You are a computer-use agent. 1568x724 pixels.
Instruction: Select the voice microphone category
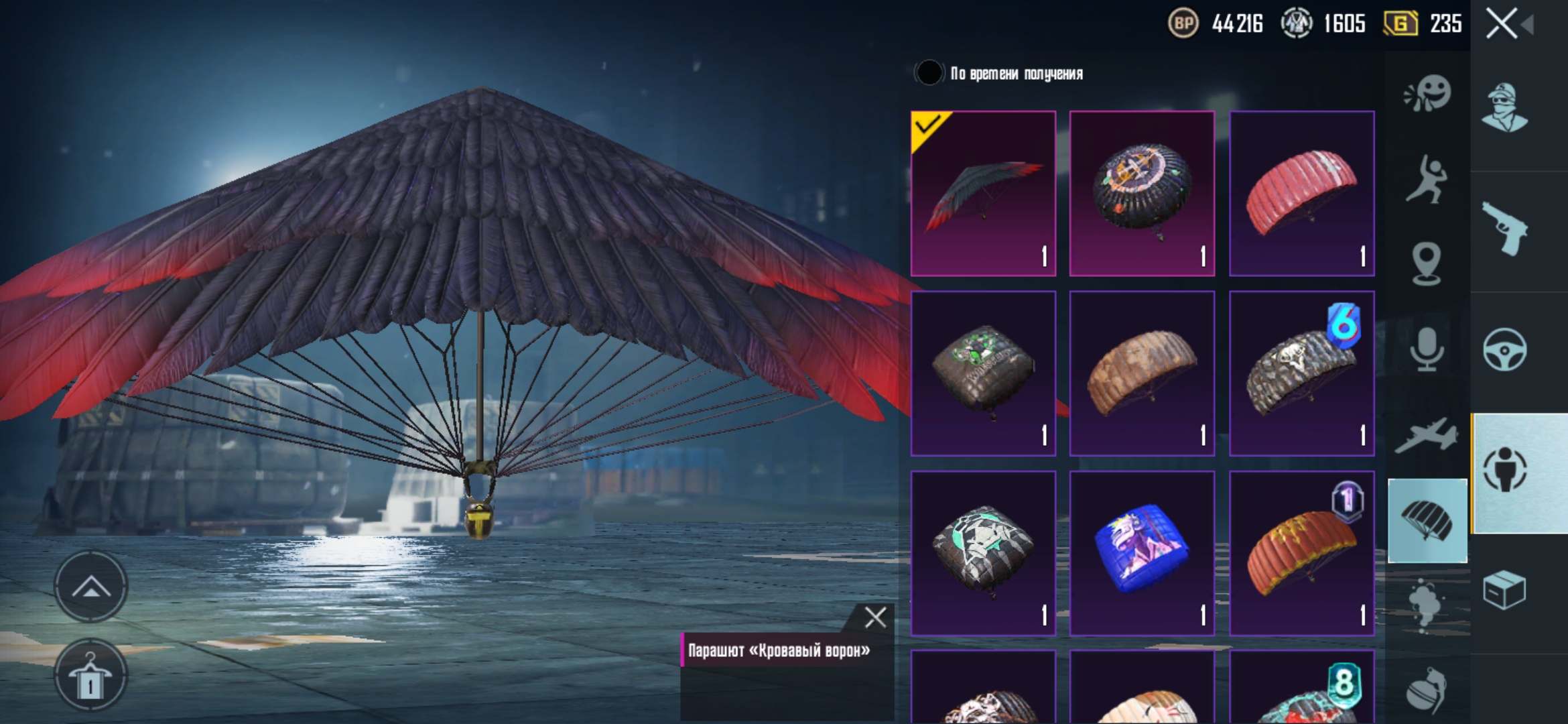[1427, 349]
